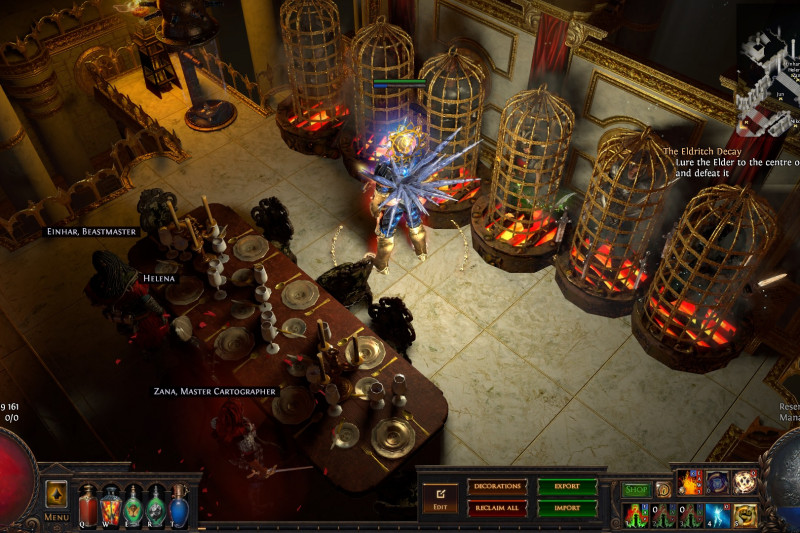Viewport: 800px width, 533px height.
Task: Export the hideout layout
Action: 567,487
